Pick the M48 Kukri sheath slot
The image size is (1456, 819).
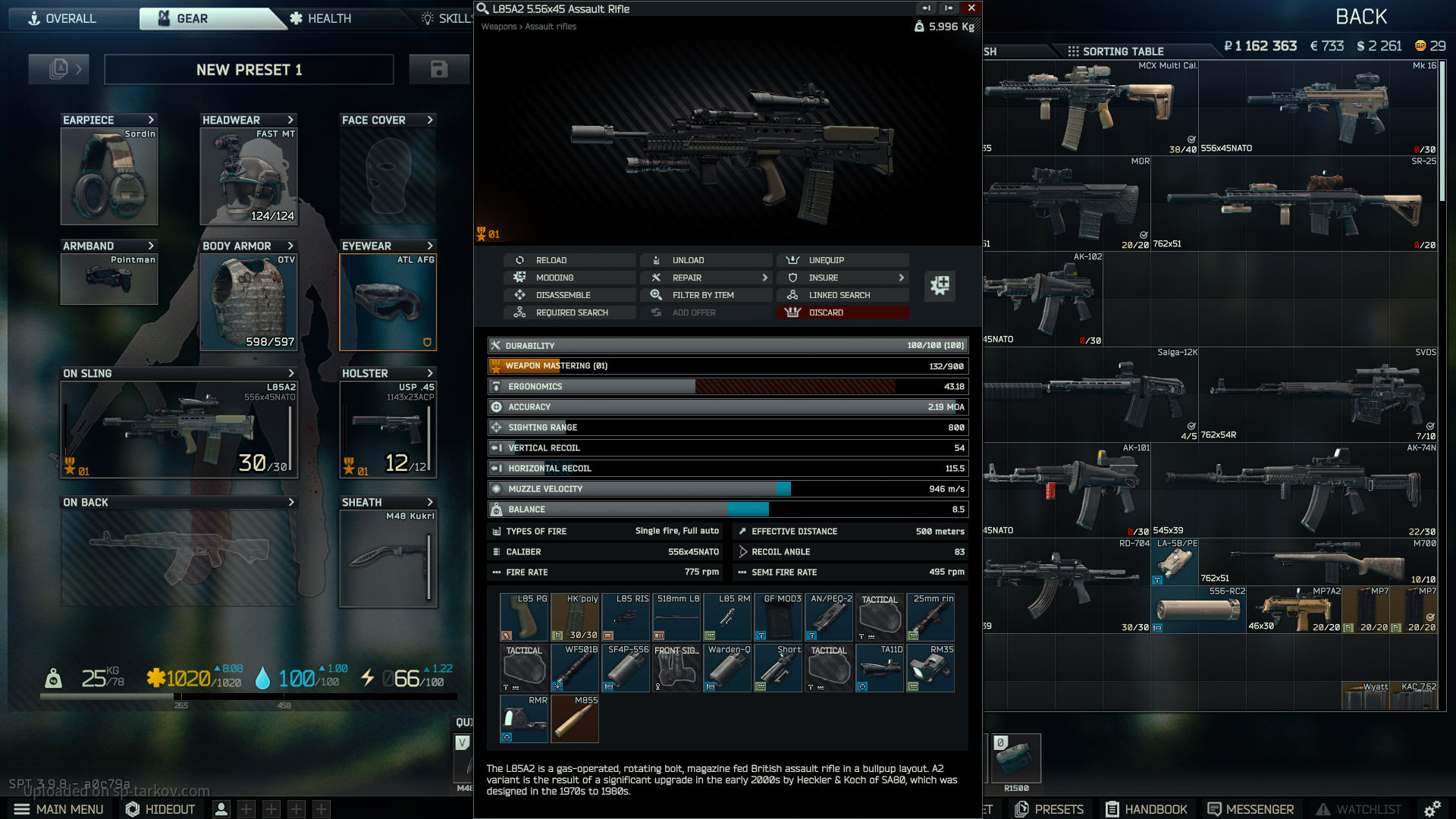tap(388, 558)
